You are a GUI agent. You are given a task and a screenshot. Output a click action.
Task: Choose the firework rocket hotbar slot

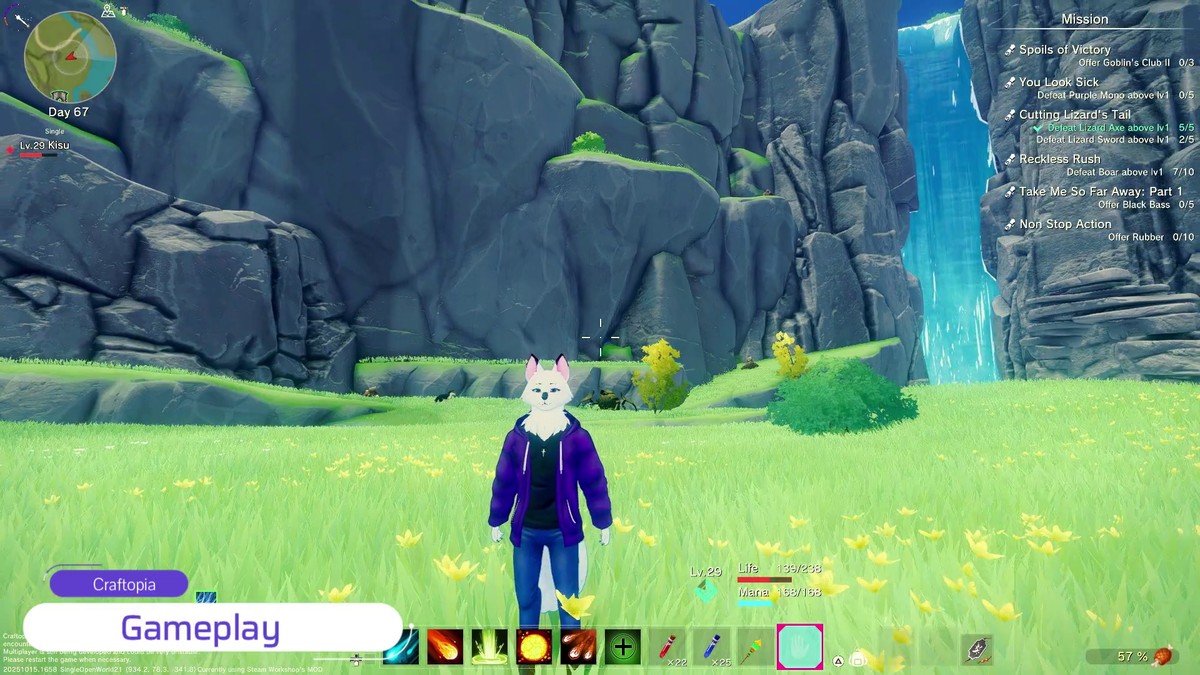[x=755, y=647]
